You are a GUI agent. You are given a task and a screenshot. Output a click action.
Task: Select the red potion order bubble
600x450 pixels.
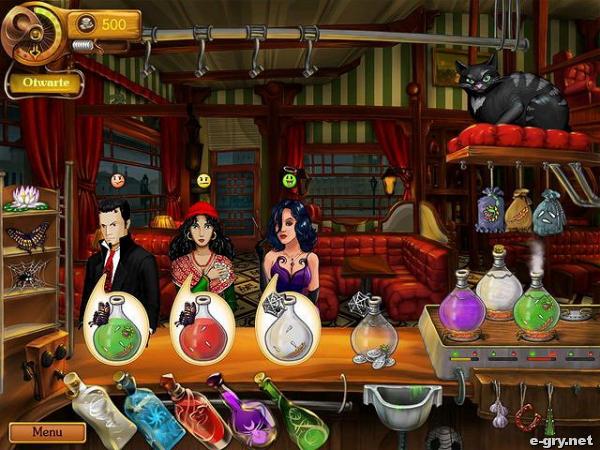pos(204,327)
